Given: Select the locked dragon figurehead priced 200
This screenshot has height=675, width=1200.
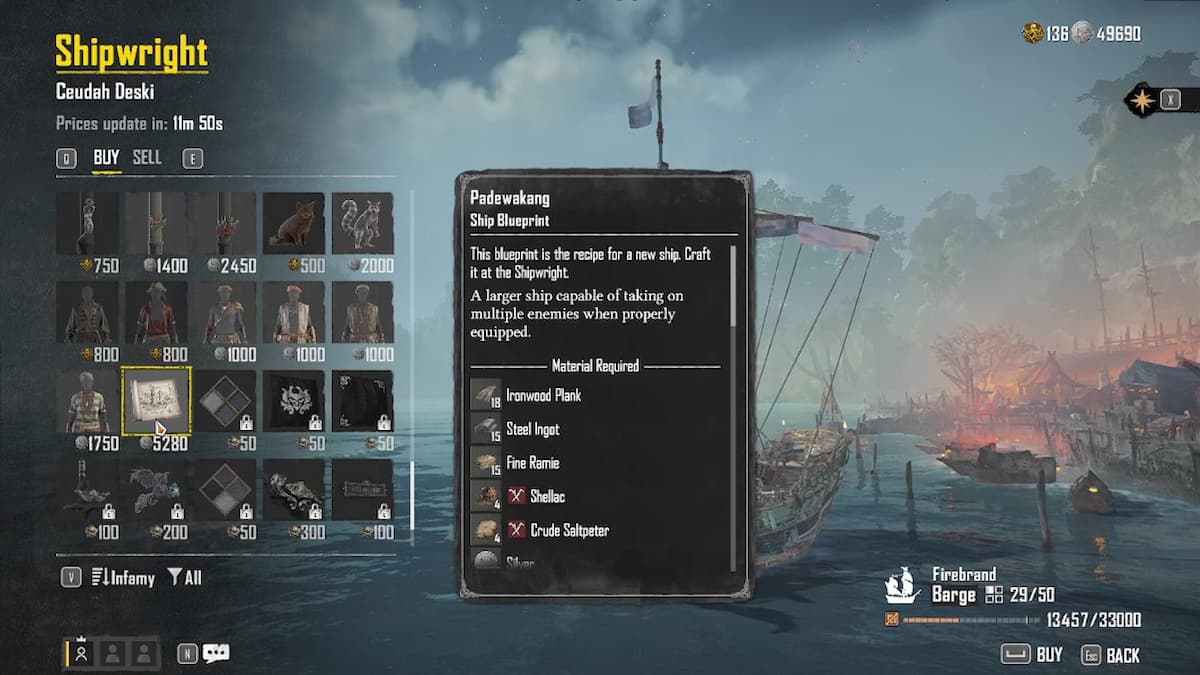Looking at the screenshot, I should [x=156, y=490].
